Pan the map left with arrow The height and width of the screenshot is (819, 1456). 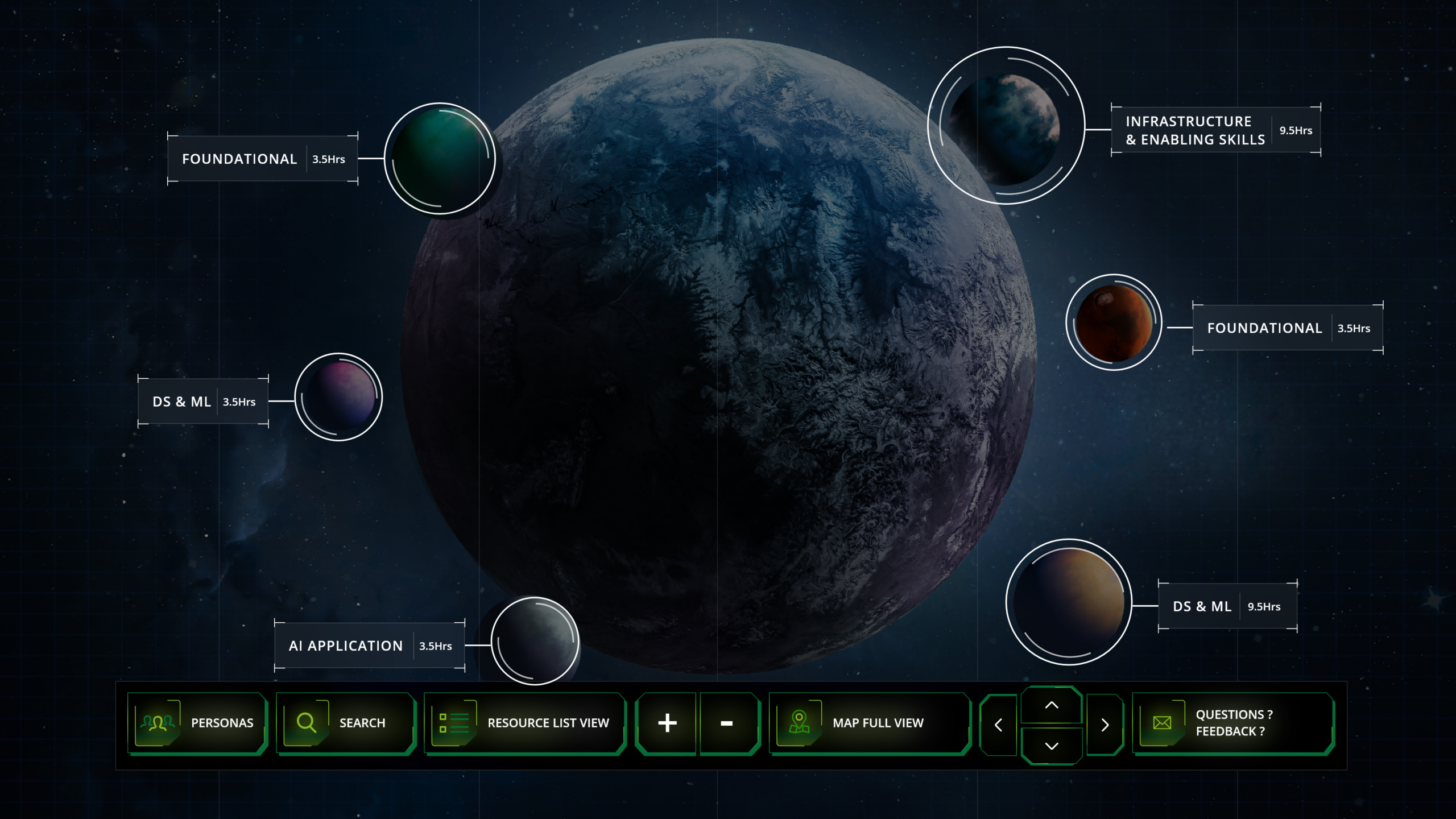(998, 725)
